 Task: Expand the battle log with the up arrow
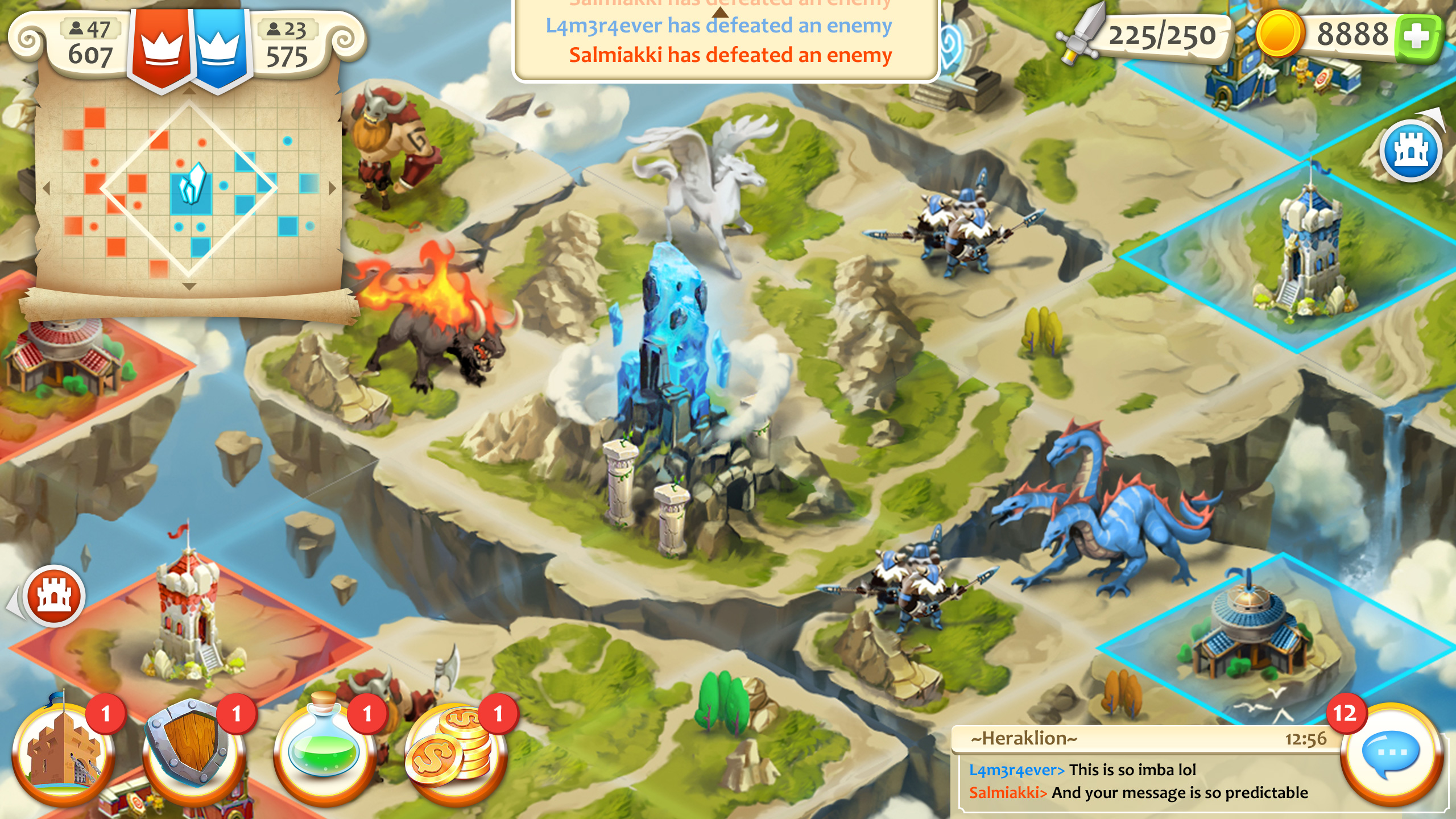(721, 11)
